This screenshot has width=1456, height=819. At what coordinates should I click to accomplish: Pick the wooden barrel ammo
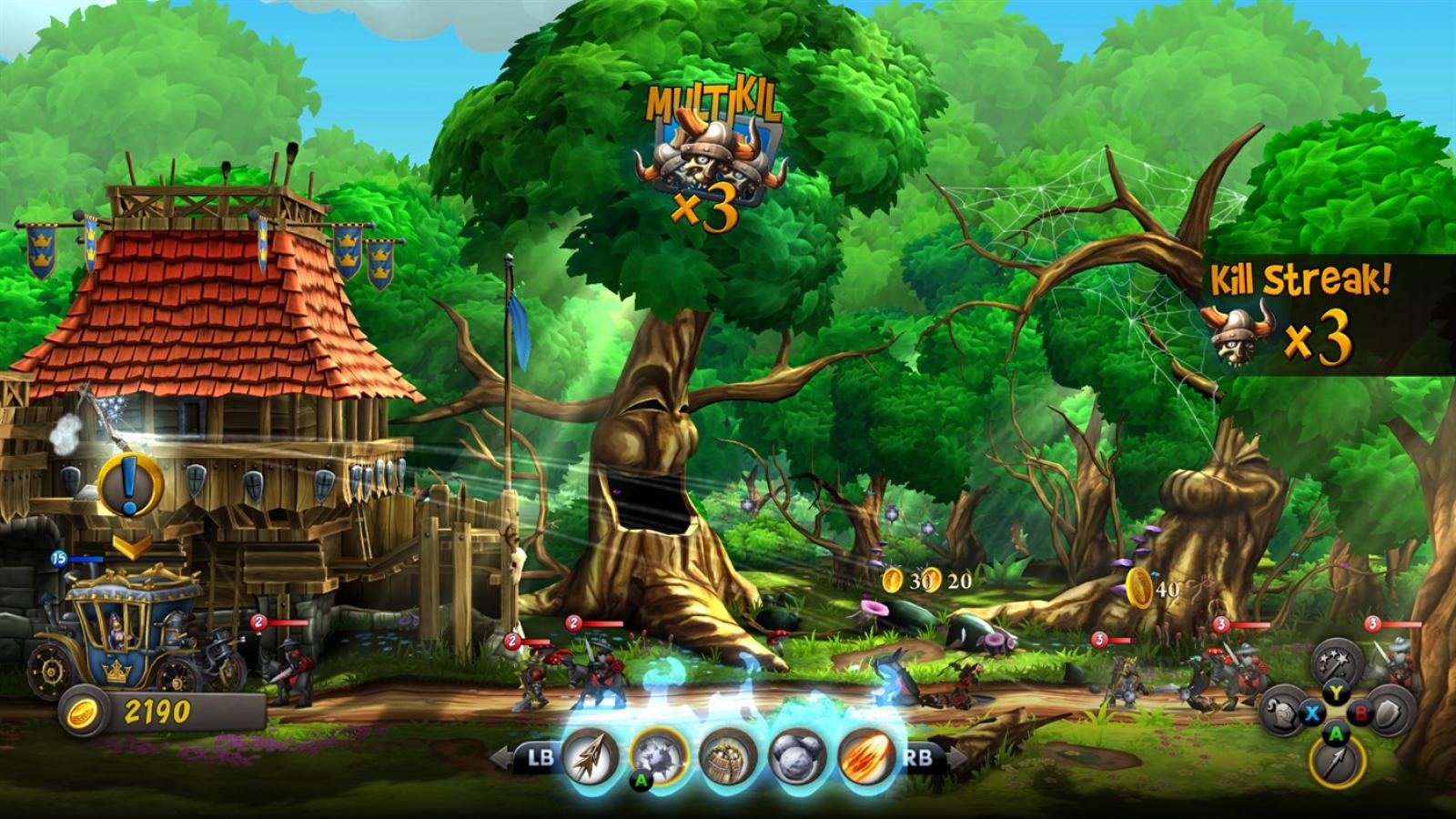[728, 756]
